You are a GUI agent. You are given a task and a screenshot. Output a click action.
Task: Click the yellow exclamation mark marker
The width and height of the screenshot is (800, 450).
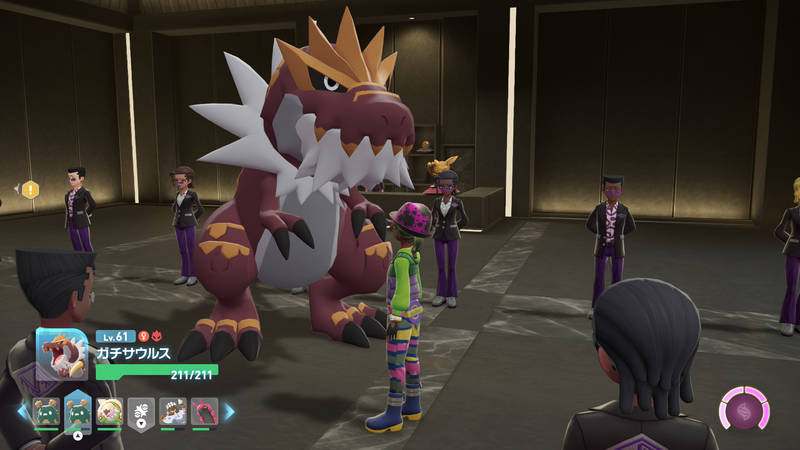click(30, 189)
